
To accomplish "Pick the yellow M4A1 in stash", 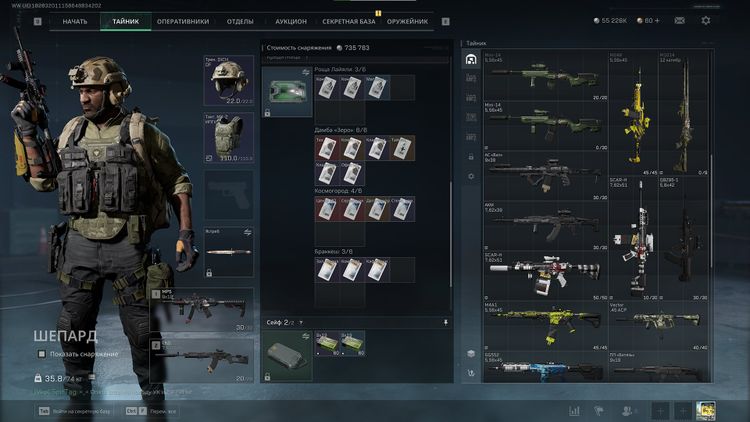I will [x=545, y=322].
